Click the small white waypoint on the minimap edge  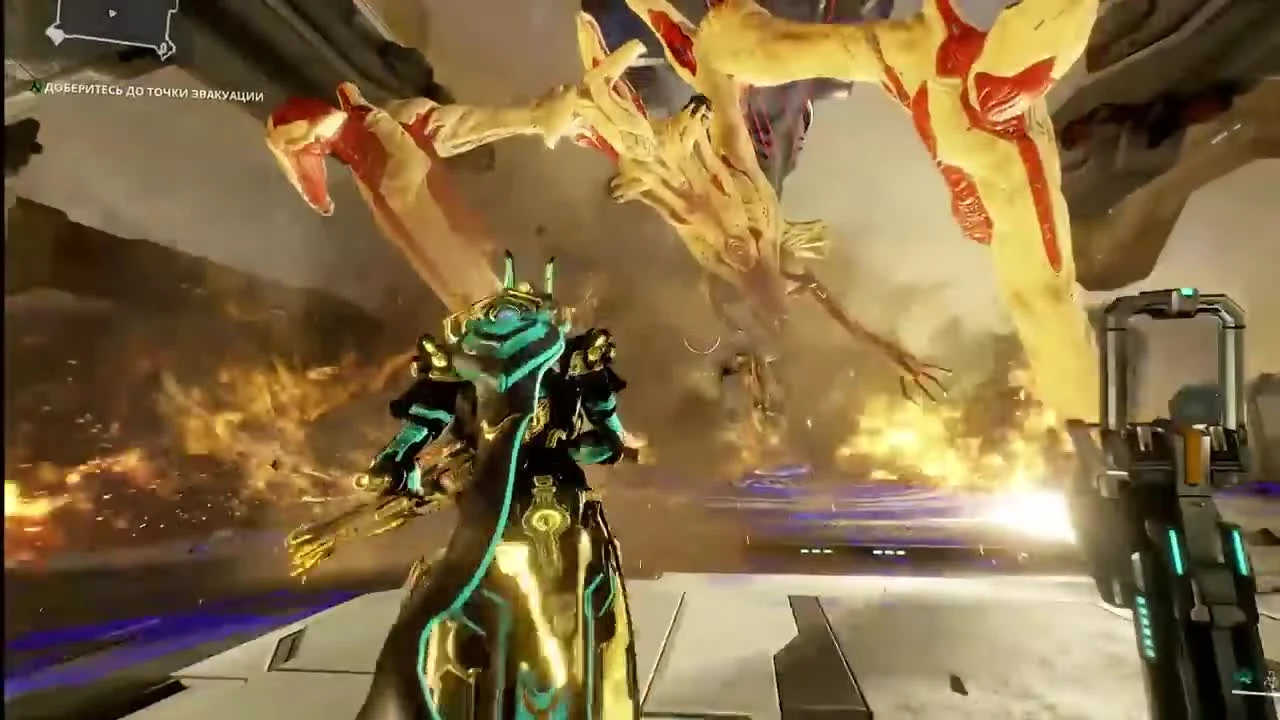(x=56, y=34)
